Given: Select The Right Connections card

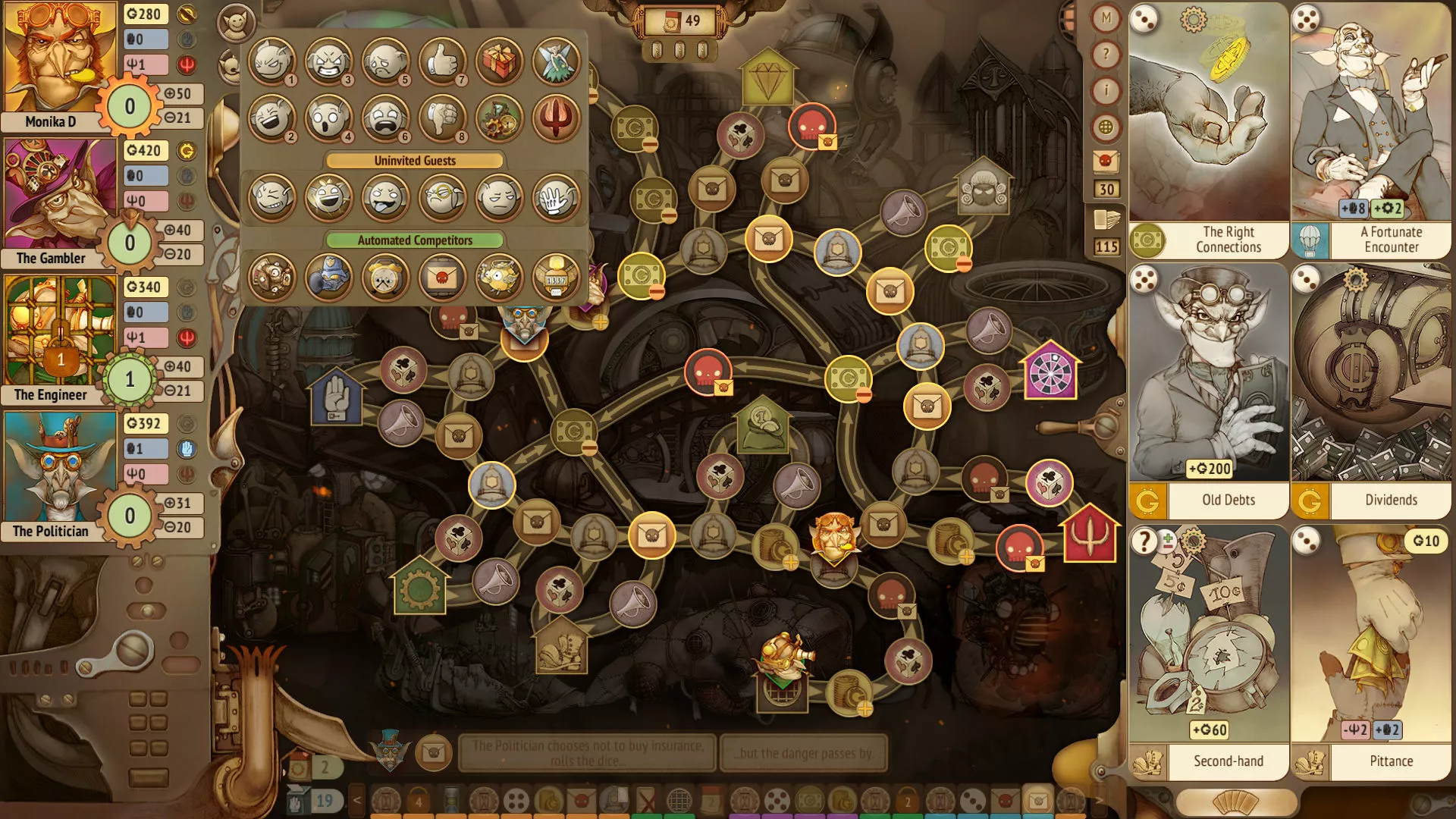Looking at the screenshot, I should coord(1208,130).
